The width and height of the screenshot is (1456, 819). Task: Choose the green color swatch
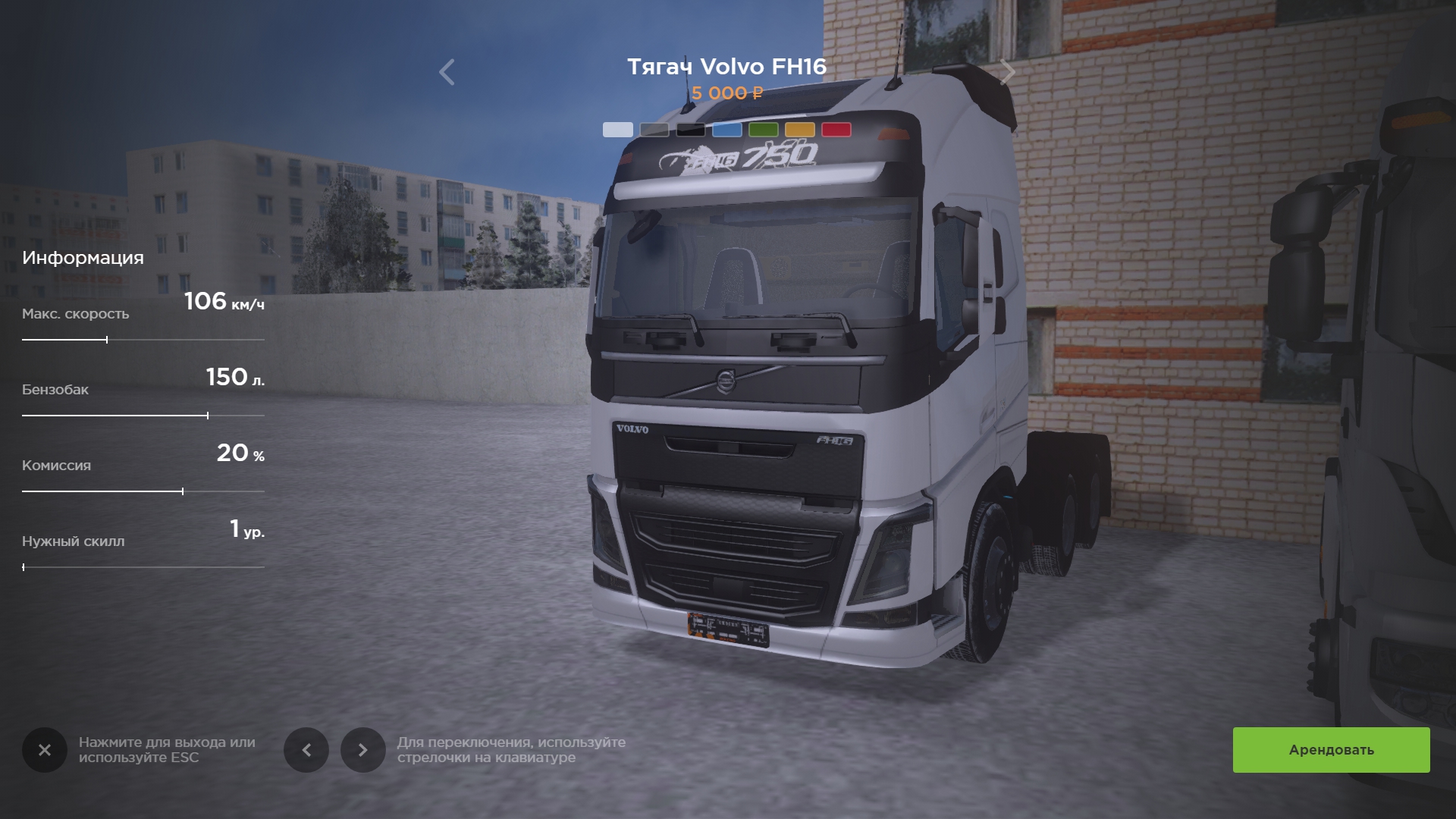[764, 130]
